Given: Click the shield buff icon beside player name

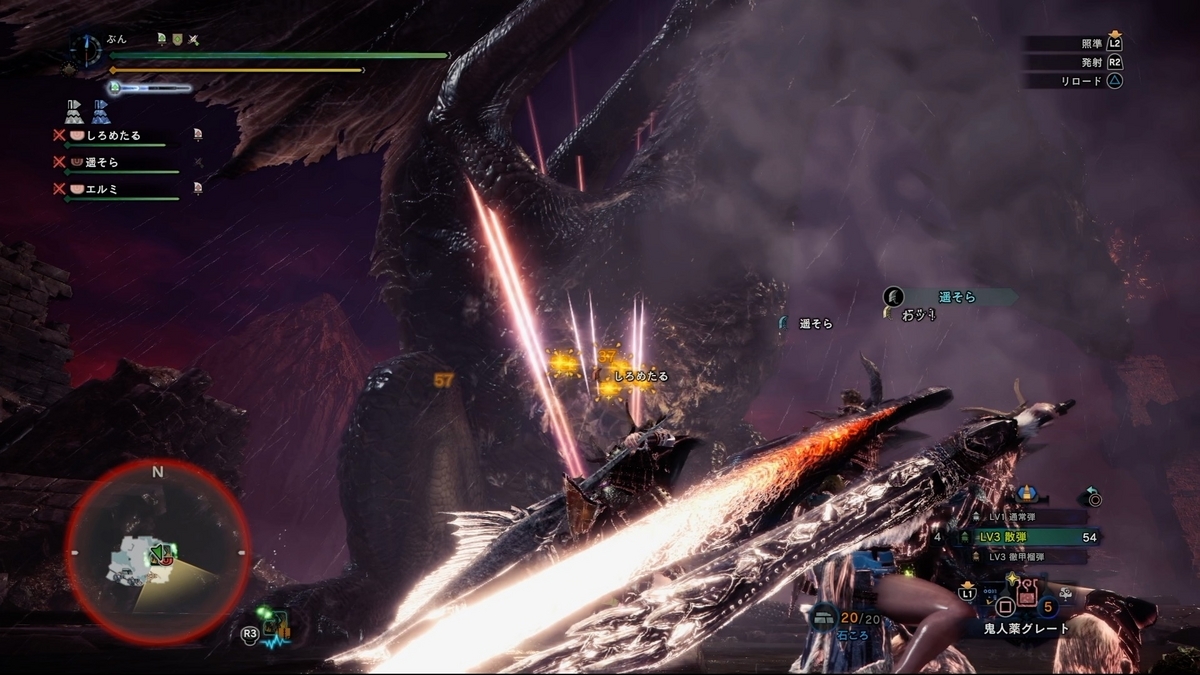Looking at the screenshot, I should coord(177,39).
